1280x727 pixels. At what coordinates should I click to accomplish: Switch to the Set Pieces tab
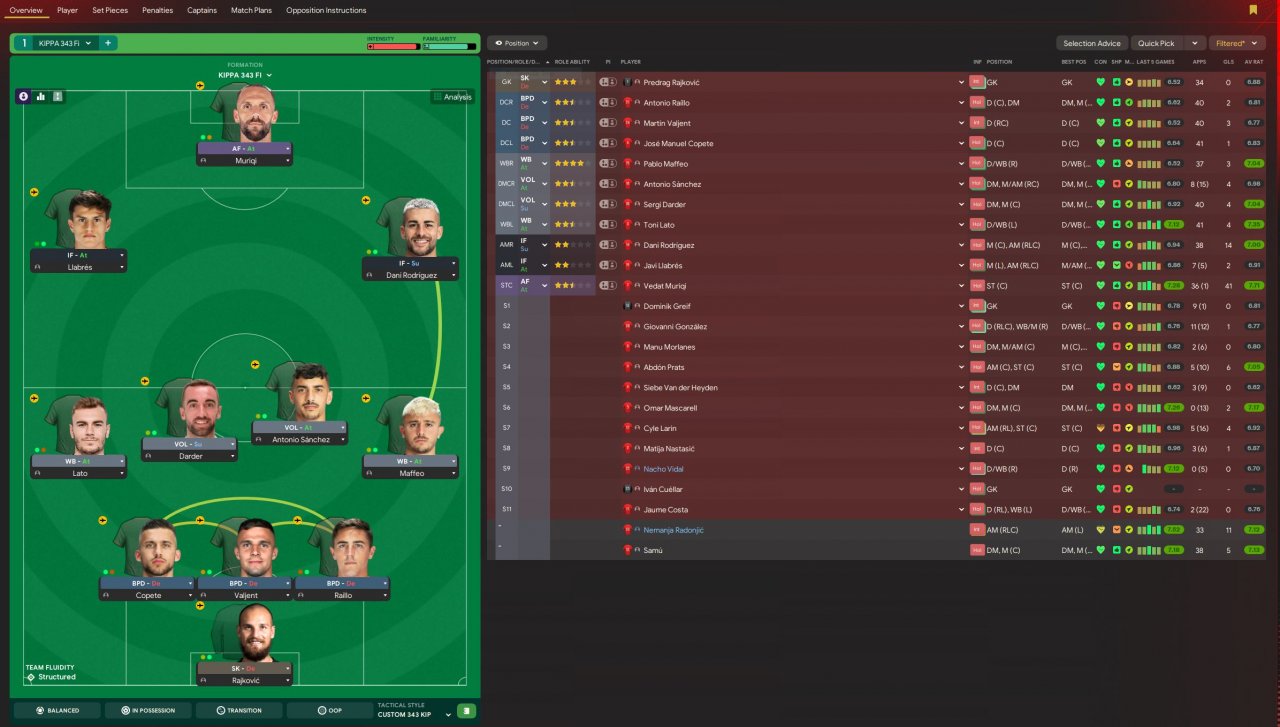tap(110, 10)
